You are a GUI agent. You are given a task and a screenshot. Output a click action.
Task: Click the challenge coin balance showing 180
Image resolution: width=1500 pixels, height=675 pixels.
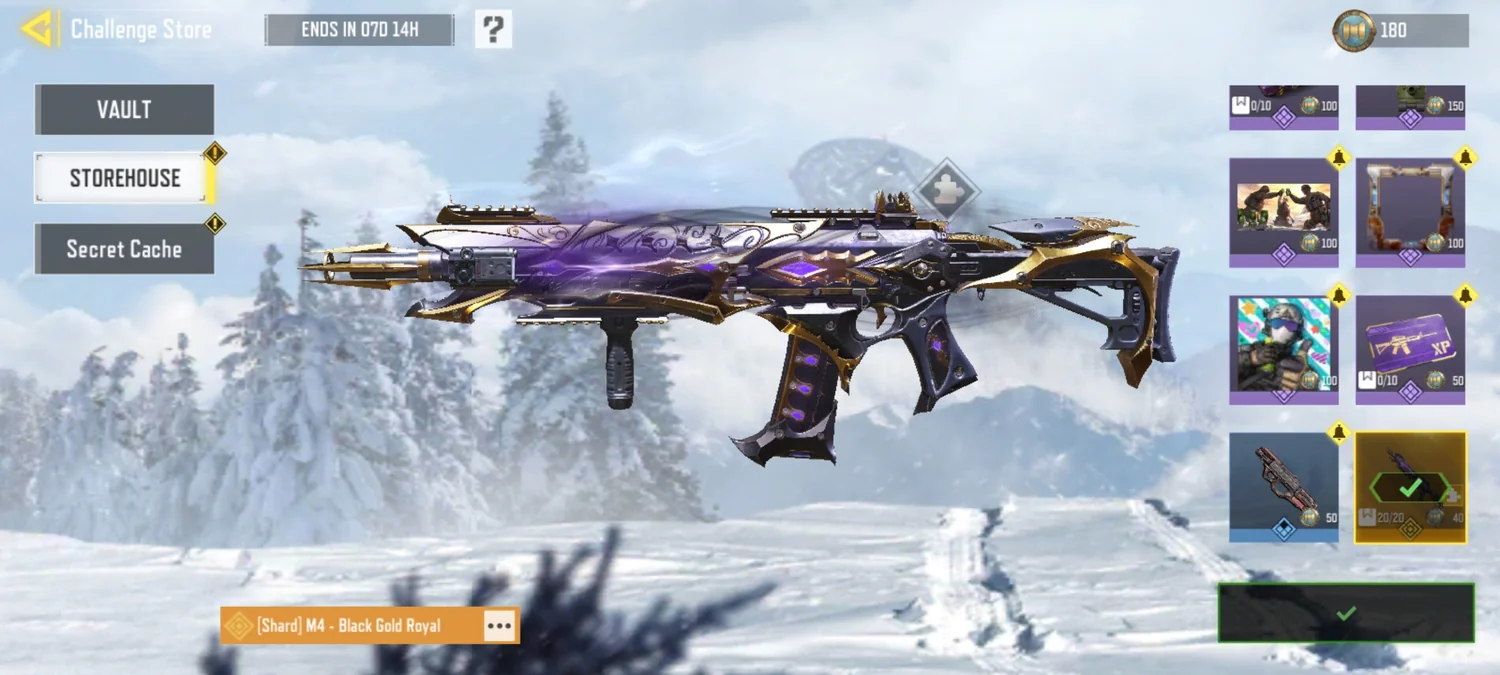1402,30
